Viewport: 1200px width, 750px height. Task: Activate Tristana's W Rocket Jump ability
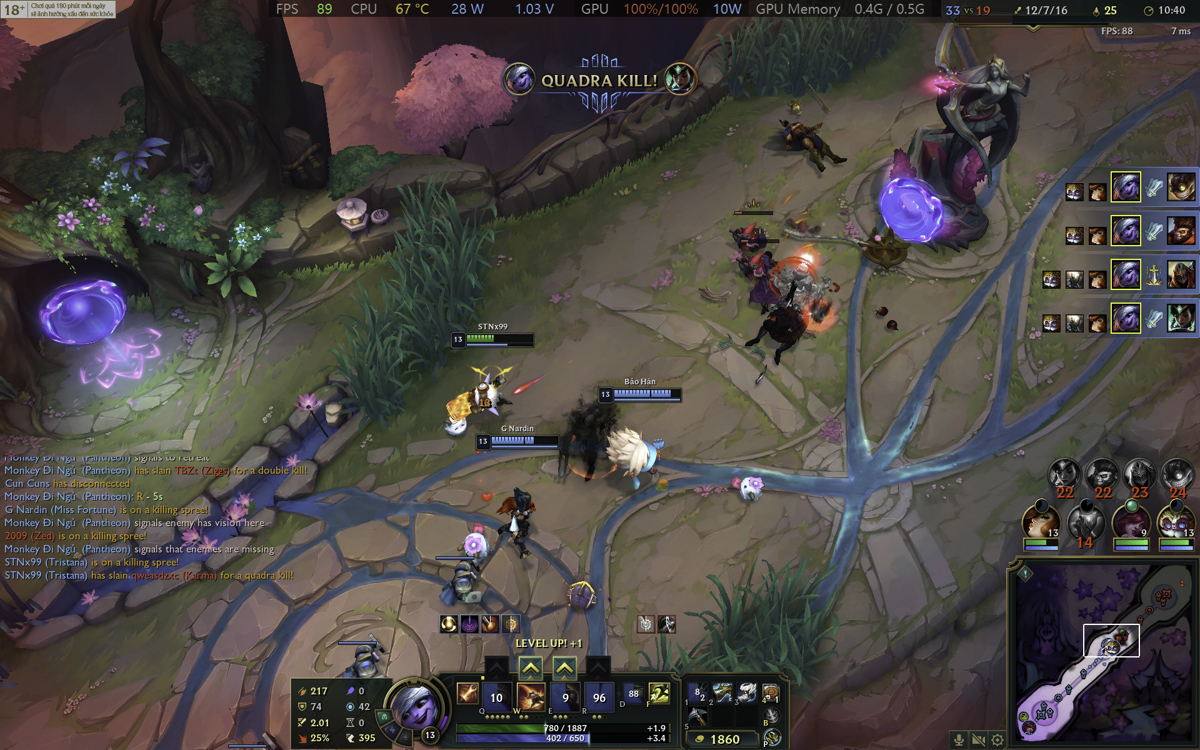coord(530,697)
